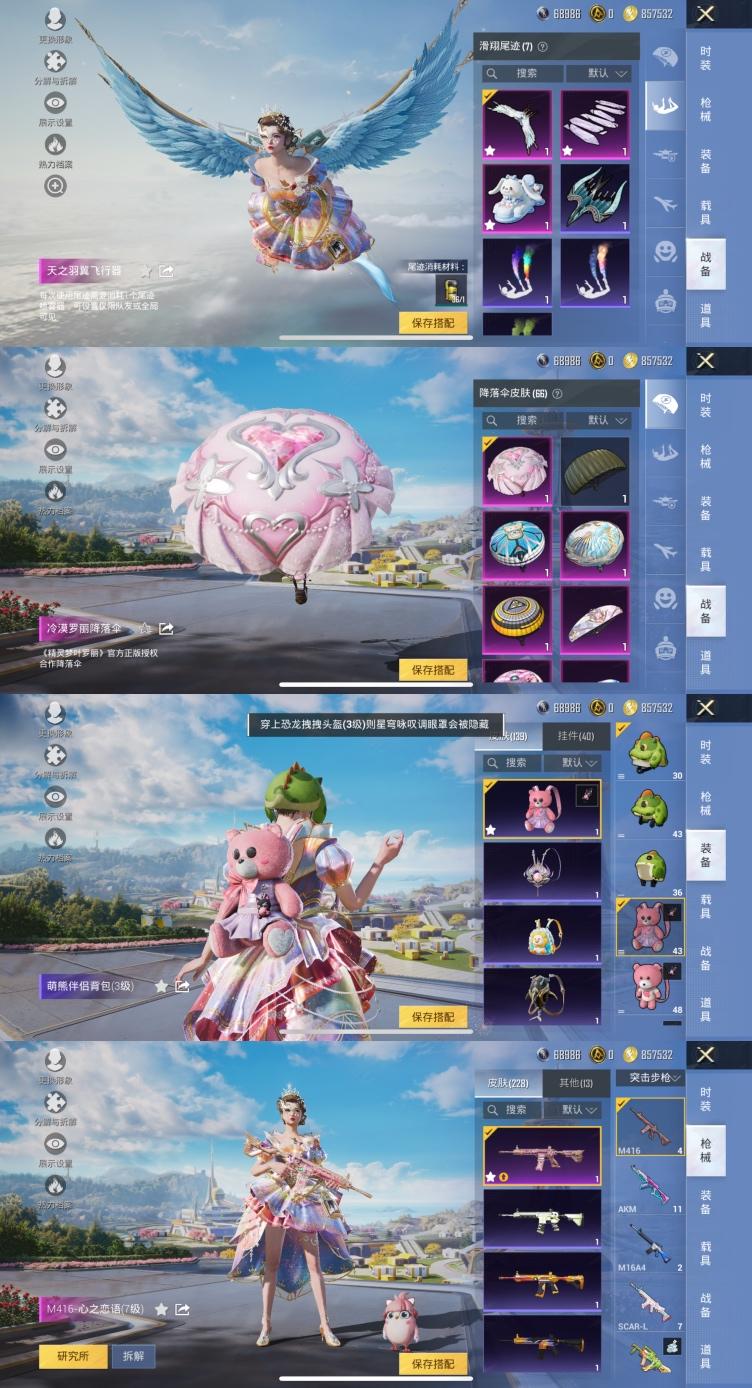Choose the M16A4 rifle entry
752x1388 pixels.
pos(650,1248)
